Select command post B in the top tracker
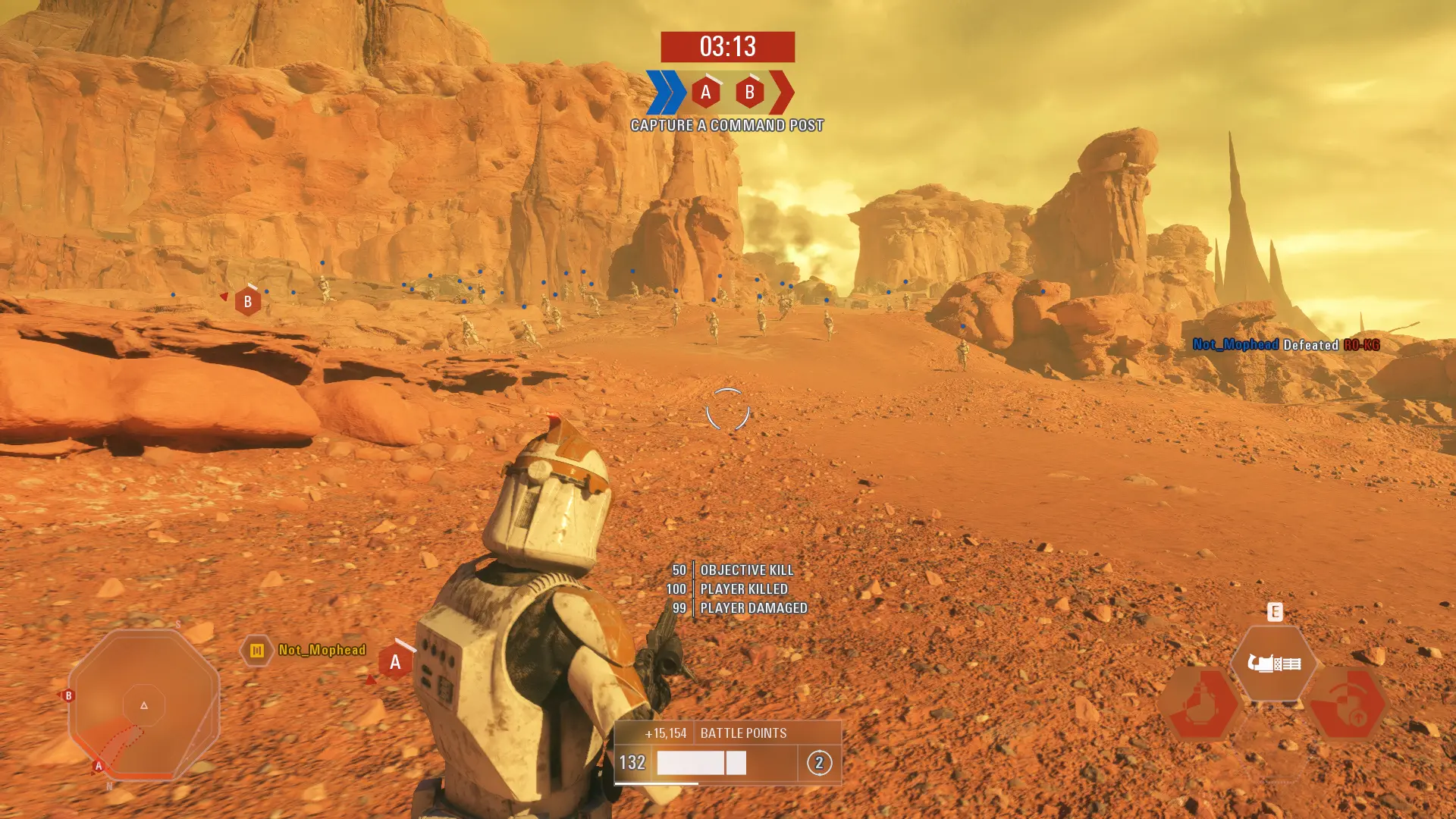Viewport: 1456px width, 819px height. pyautogui.click(x=749, y=93)
